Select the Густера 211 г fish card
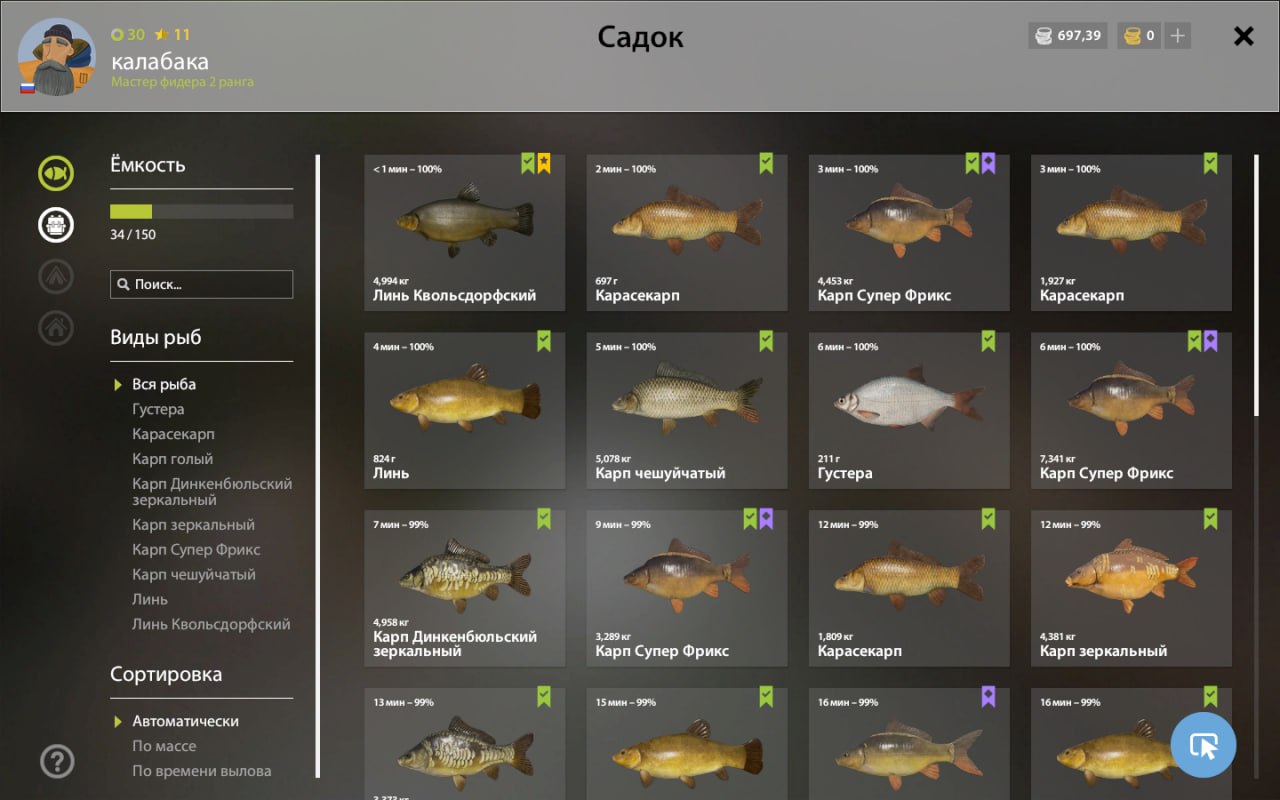This screenshot has height=800, width=1280. [908, 410]
